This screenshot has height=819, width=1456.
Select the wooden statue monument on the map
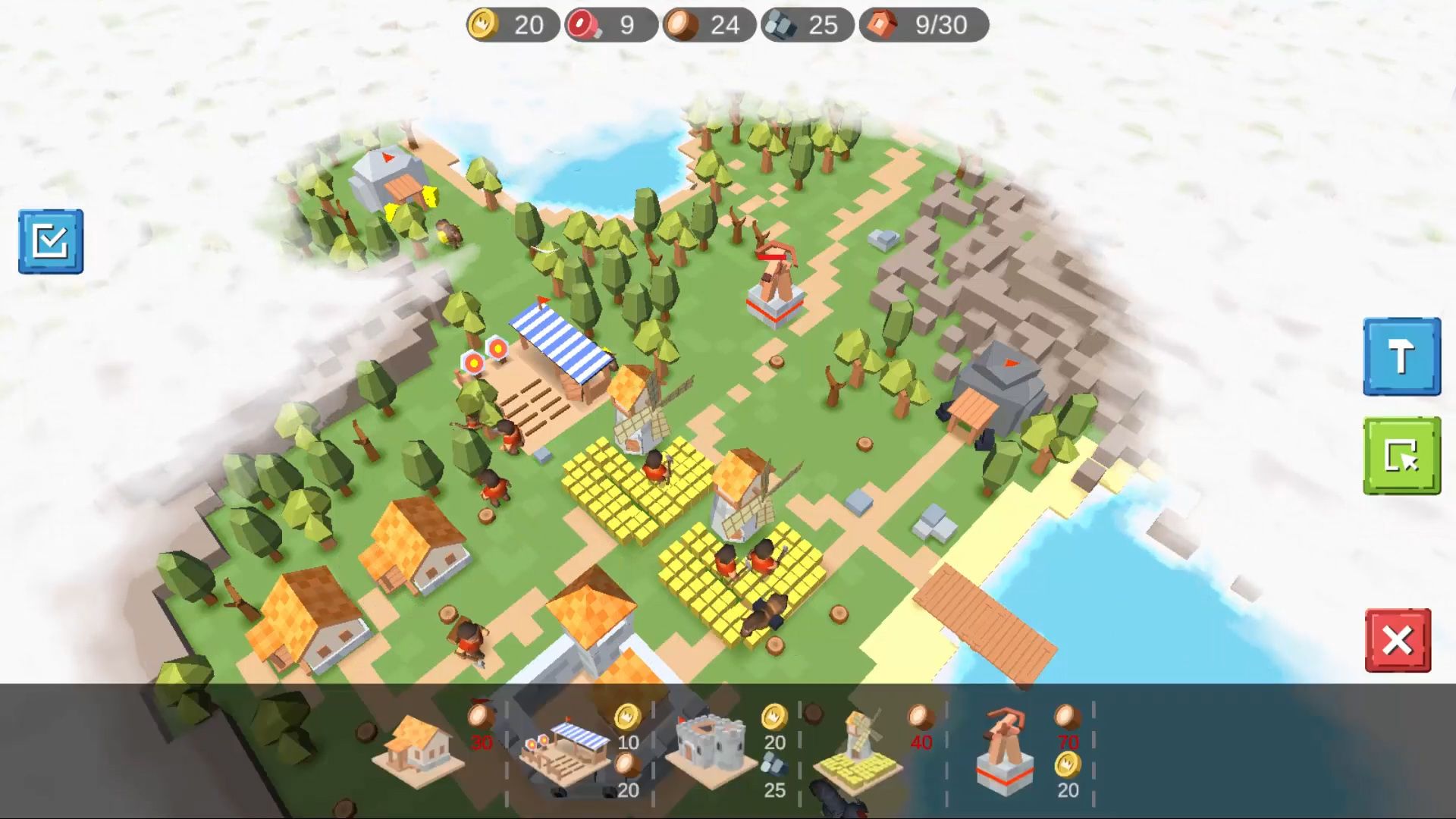point(775,281)
